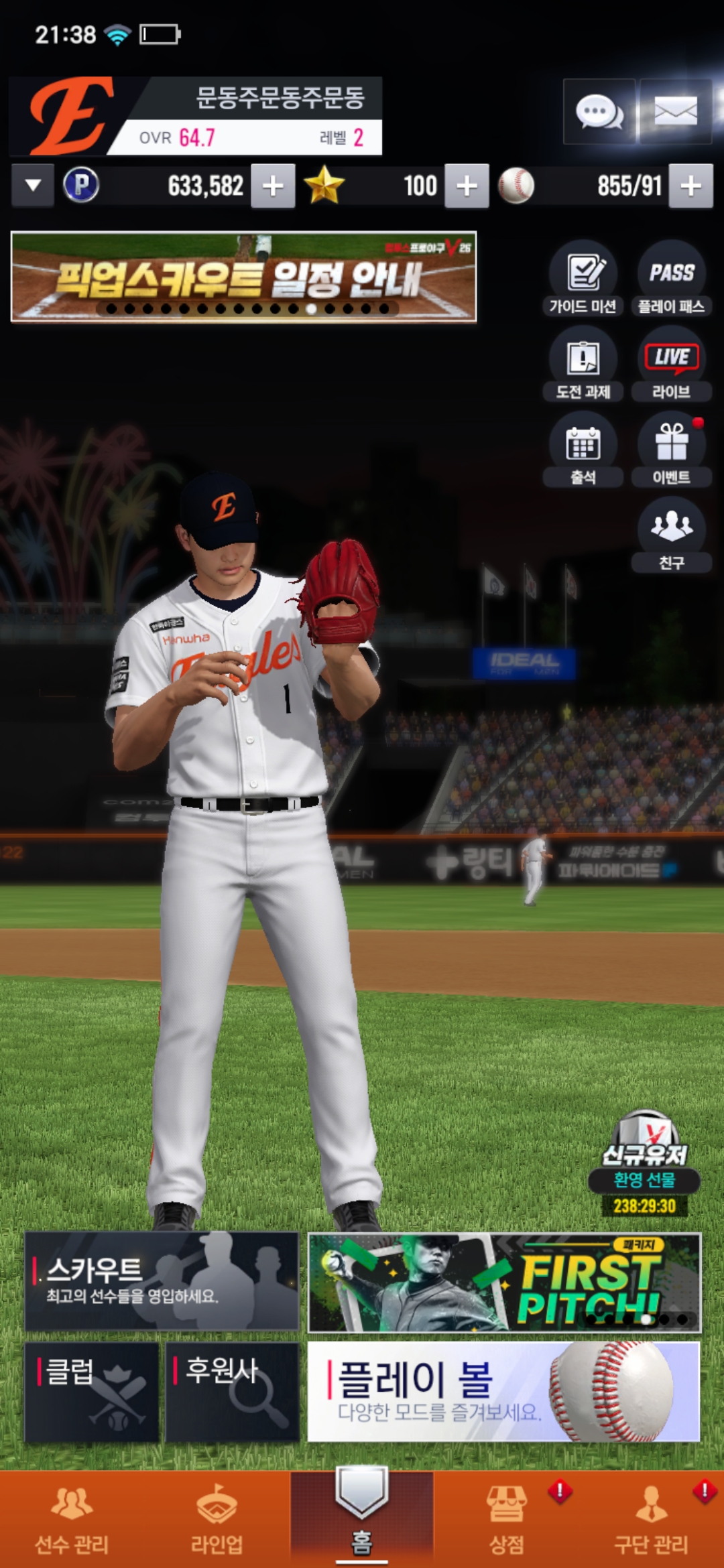Add gold stars with plus button
The image size is (724, 1568).
click(467, 186)
